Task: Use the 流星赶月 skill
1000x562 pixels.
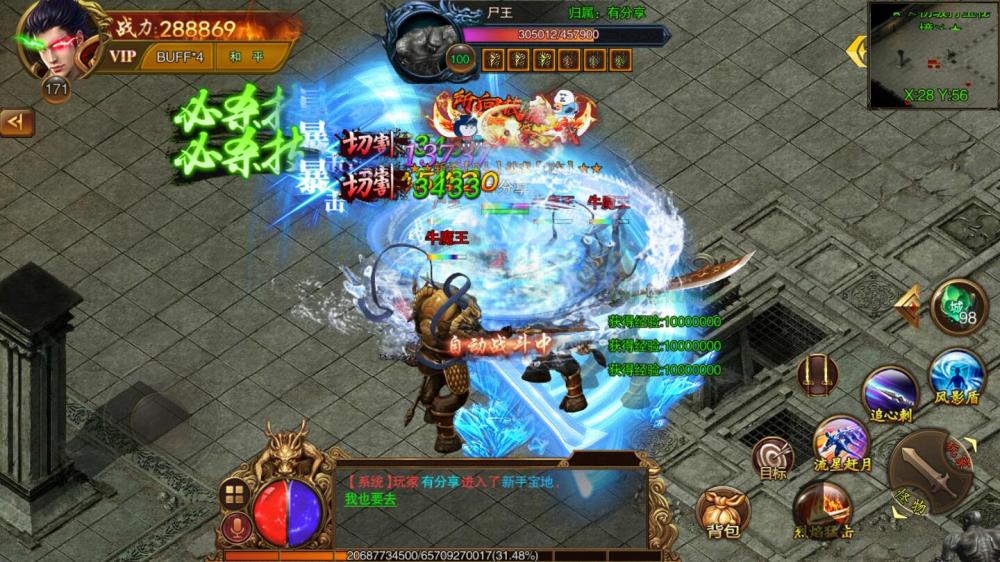Action: pyautogui.click(x=841, y=442)
